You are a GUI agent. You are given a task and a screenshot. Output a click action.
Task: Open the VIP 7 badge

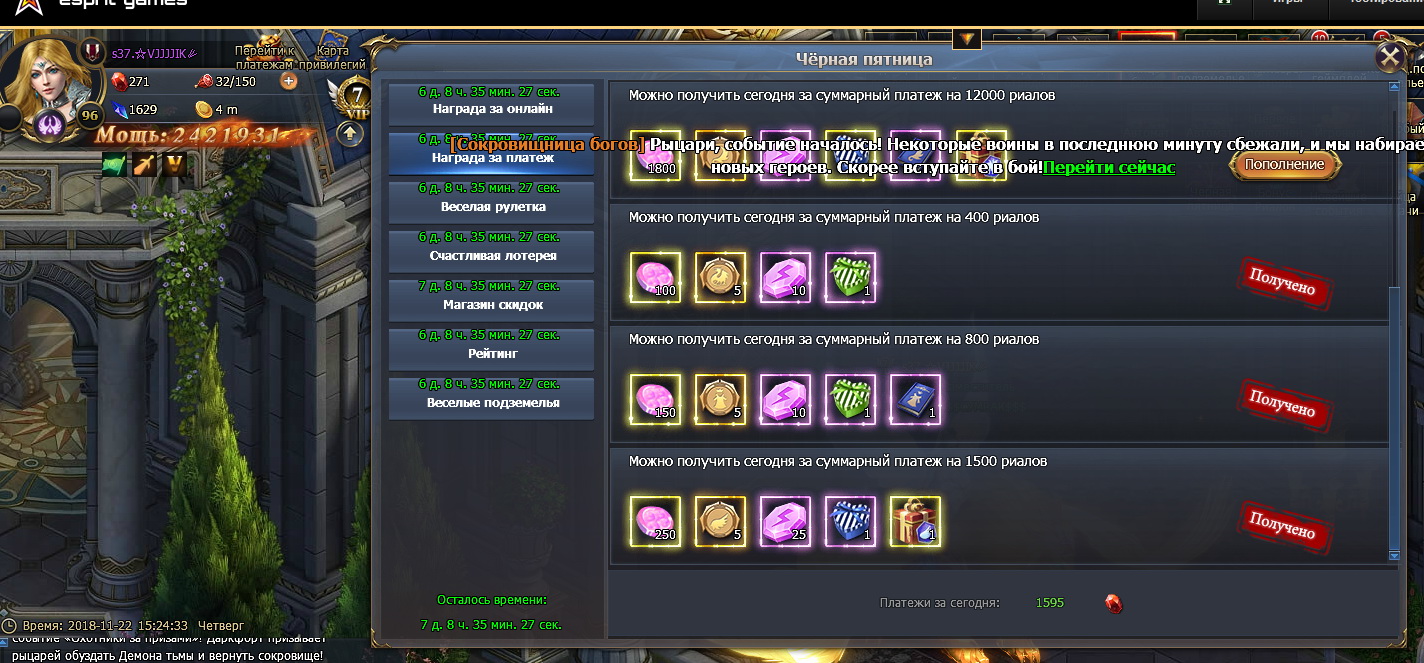tap(356, 97)
